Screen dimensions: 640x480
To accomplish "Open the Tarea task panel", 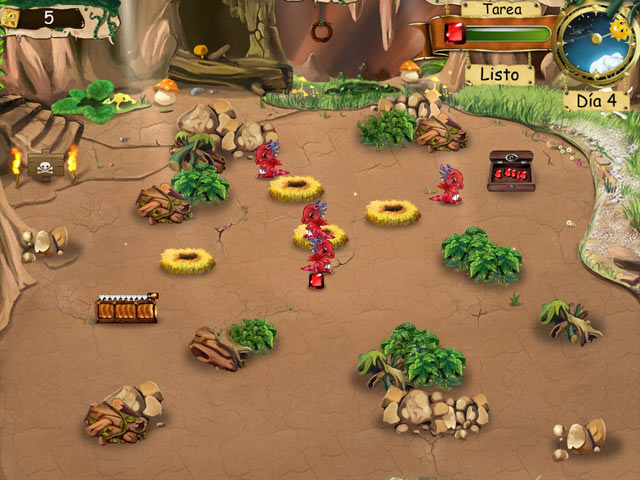I will pos(500,9).
